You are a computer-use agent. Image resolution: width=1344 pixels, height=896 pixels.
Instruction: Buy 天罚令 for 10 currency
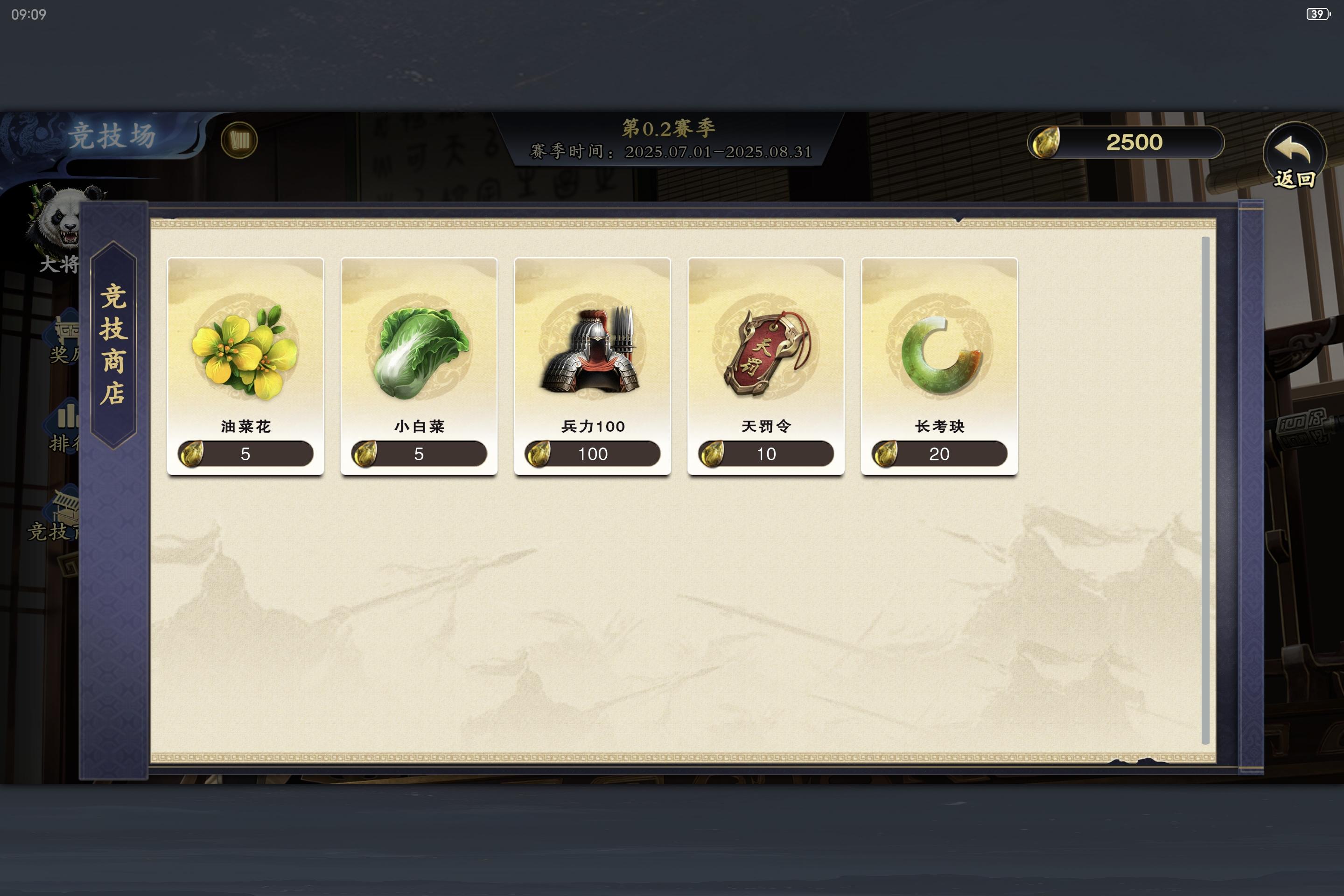(x=766, y=453)
